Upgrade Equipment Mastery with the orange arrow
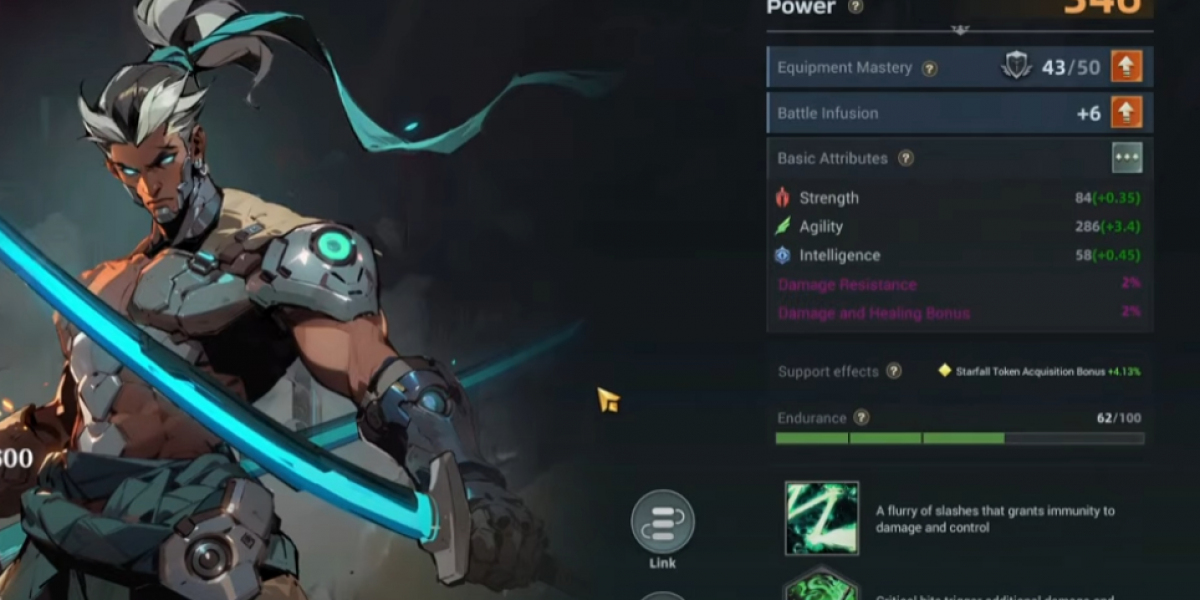The height and width of the screenshot is (600, 1200). point(1126,67)
